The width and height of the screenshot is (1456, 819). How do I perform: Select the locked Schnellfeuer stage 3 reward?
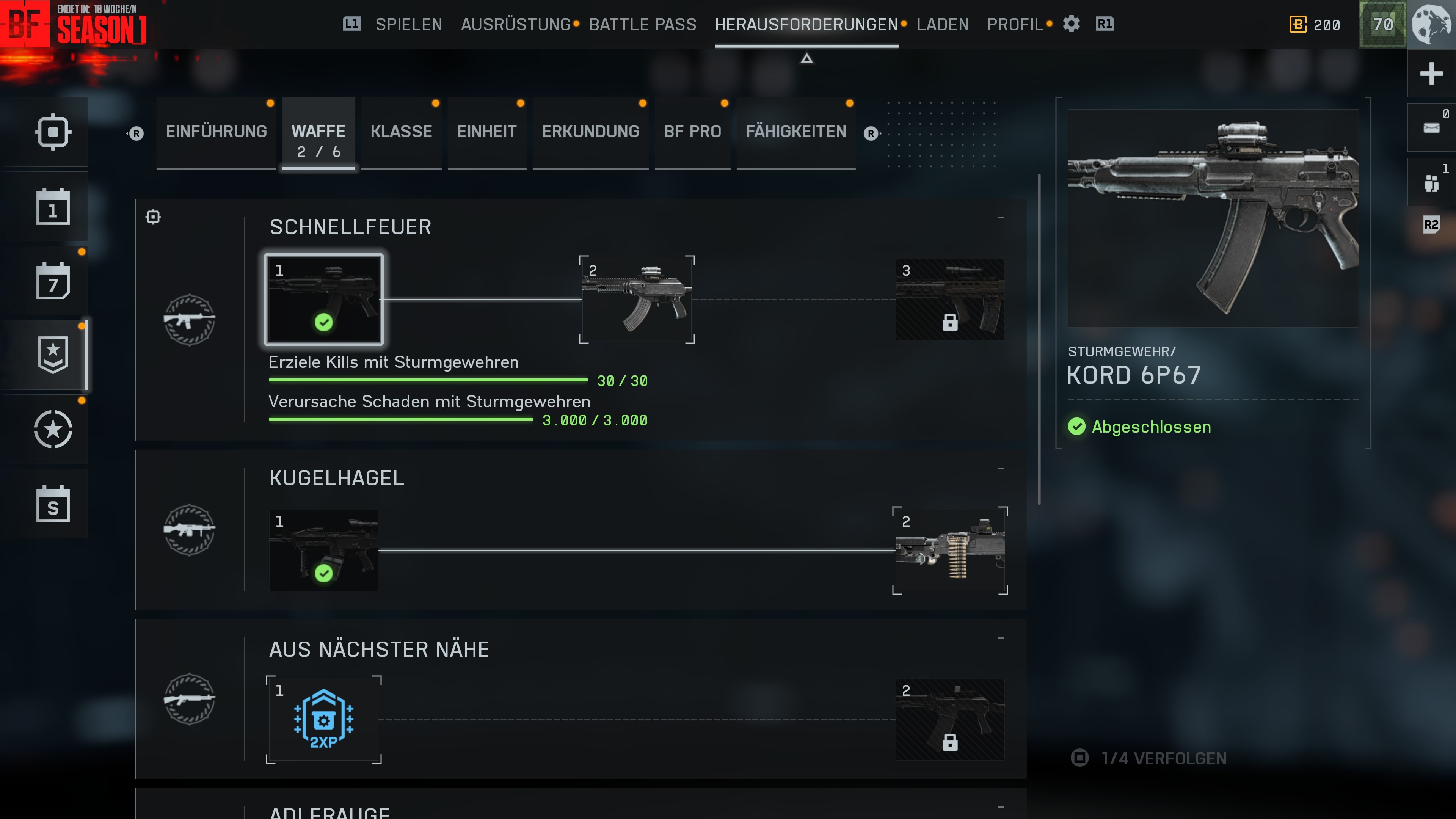[x=949, y=300]
